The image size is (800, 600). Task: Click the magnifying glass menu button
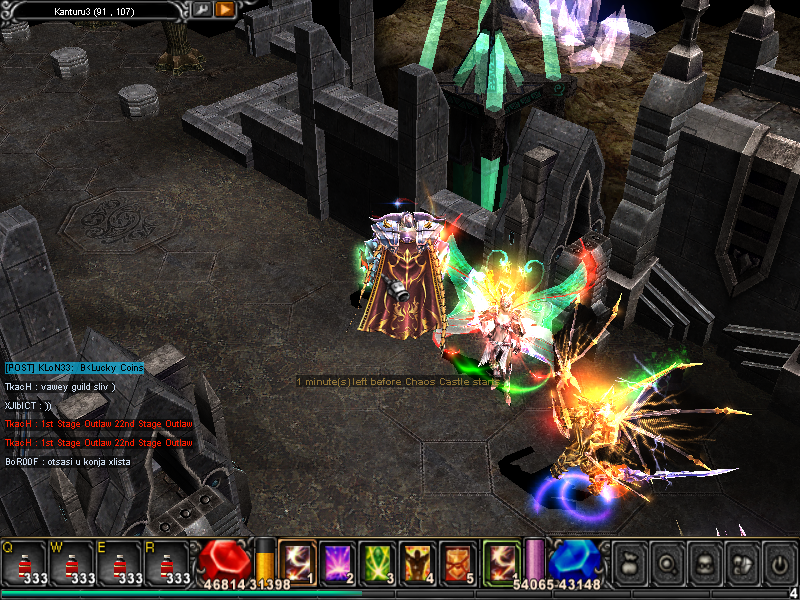(668, 563)
